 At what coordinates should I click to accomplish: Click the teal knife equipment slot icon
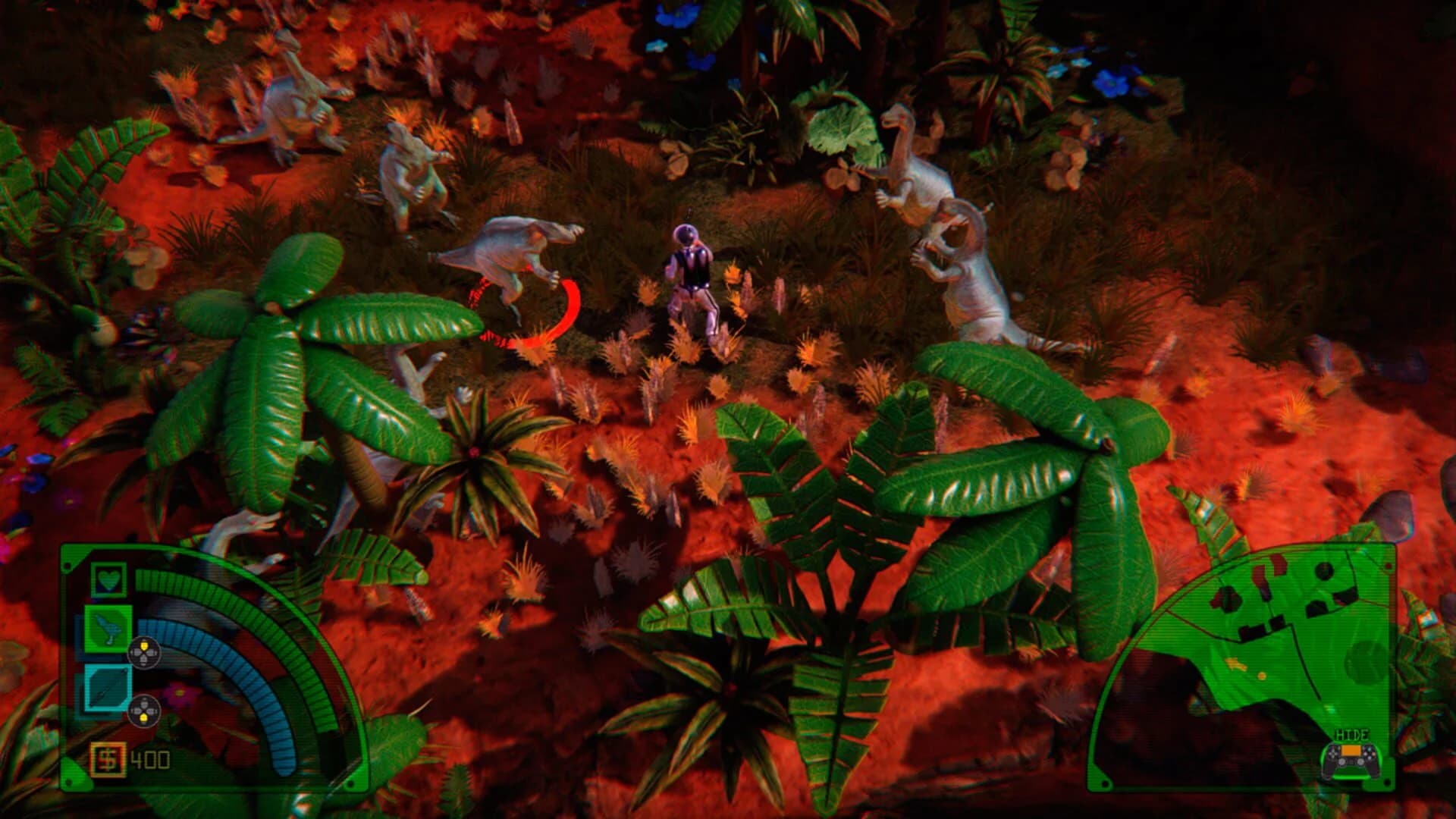pyautogui.click(x=107, y=689)
